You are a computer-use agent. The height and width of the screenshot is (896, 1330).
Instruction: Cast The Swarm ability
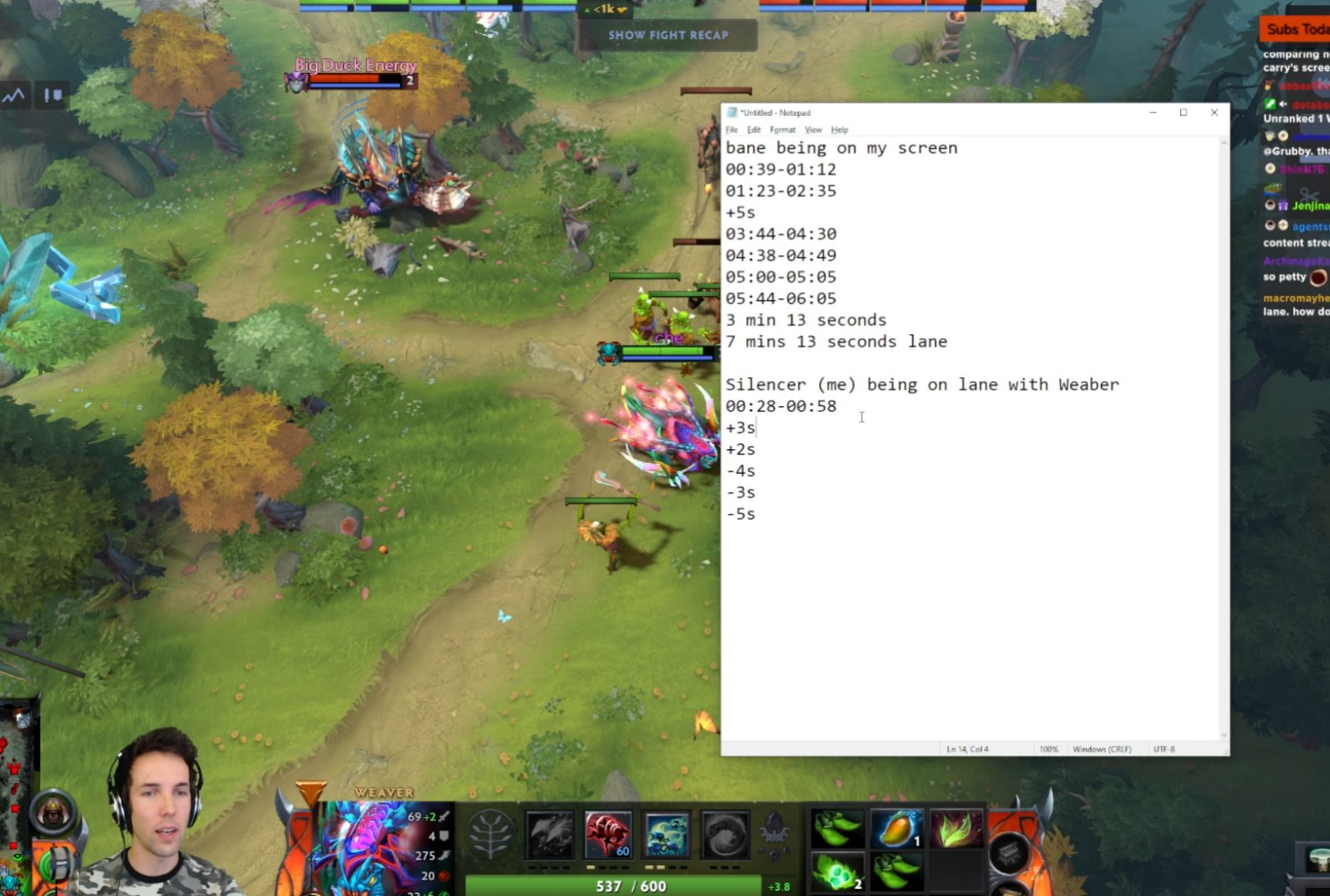point(550,834)
